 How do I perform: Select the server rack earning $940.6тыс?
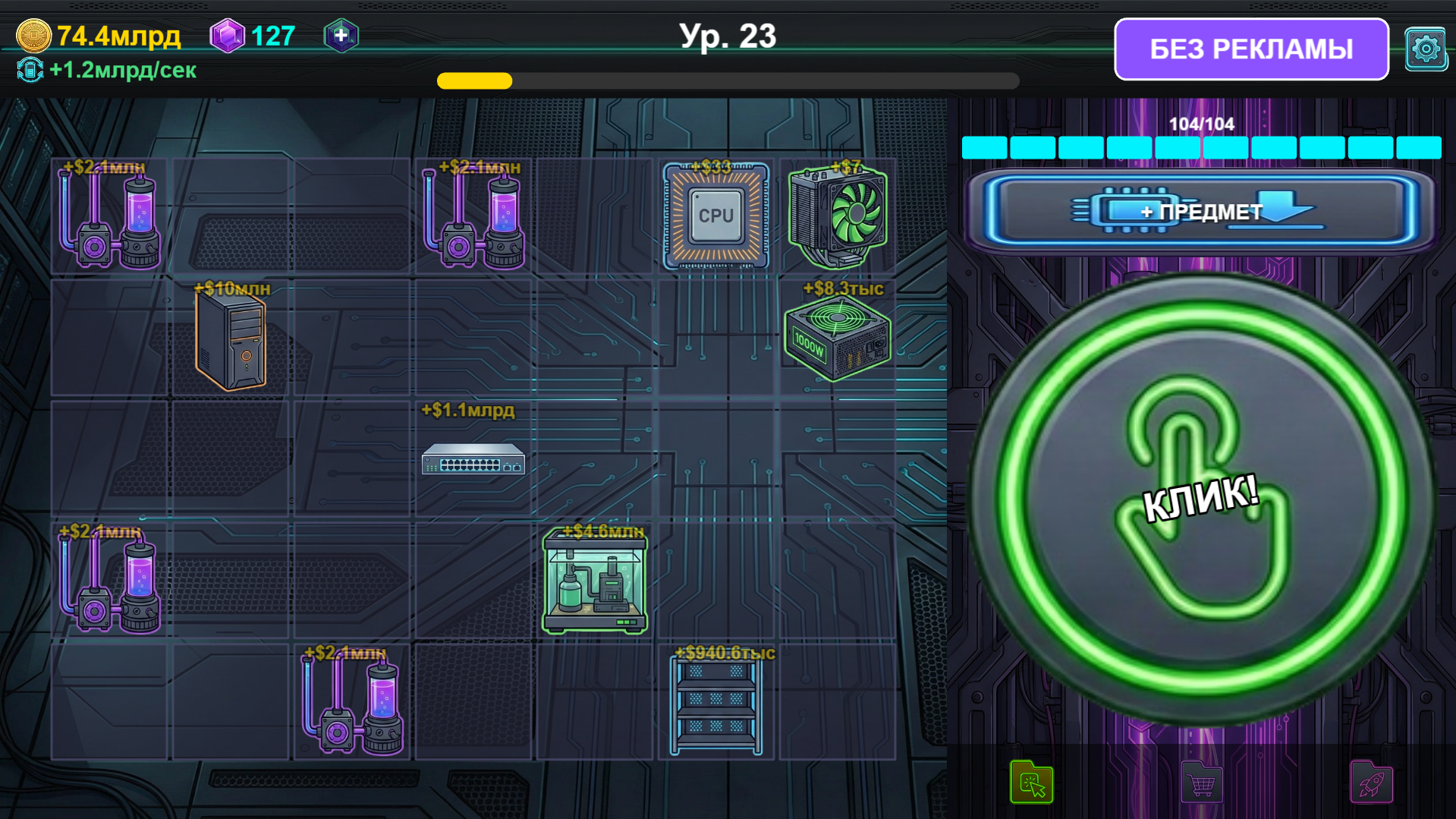(x=715, y=704)
